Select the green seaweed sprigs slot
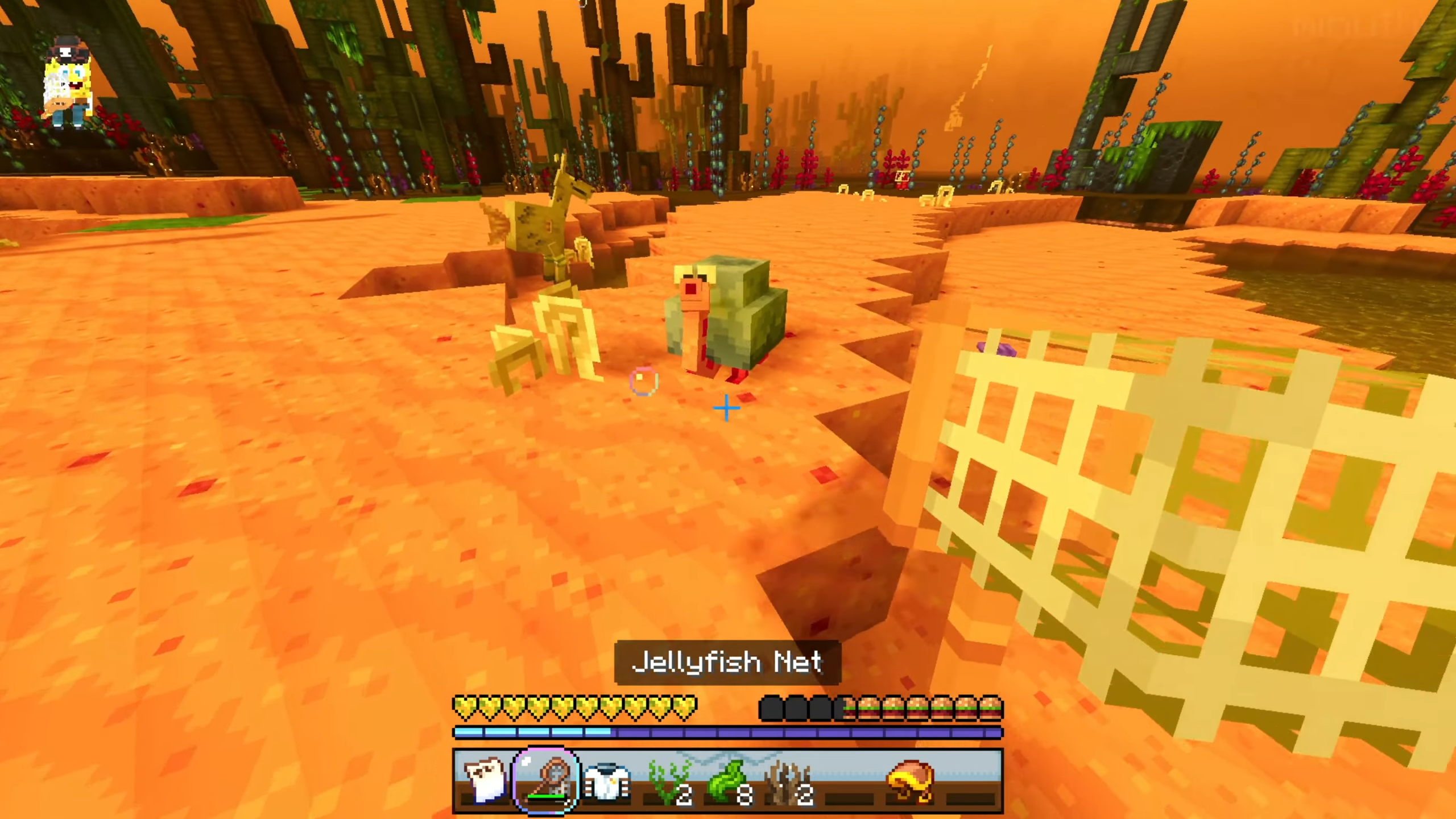 [668, 780]
